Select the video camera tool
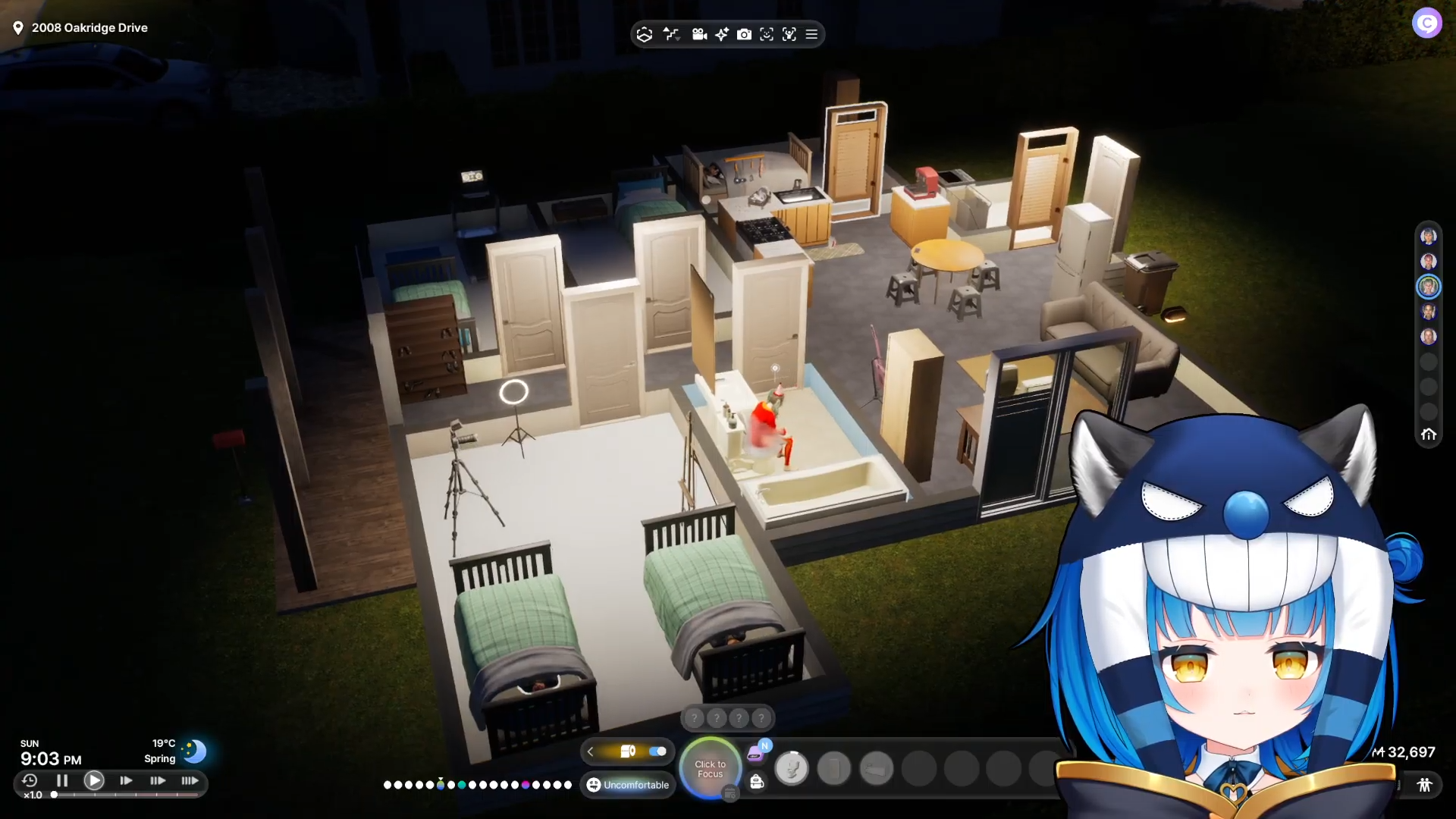1456x819 pixels. coord(699,34)
